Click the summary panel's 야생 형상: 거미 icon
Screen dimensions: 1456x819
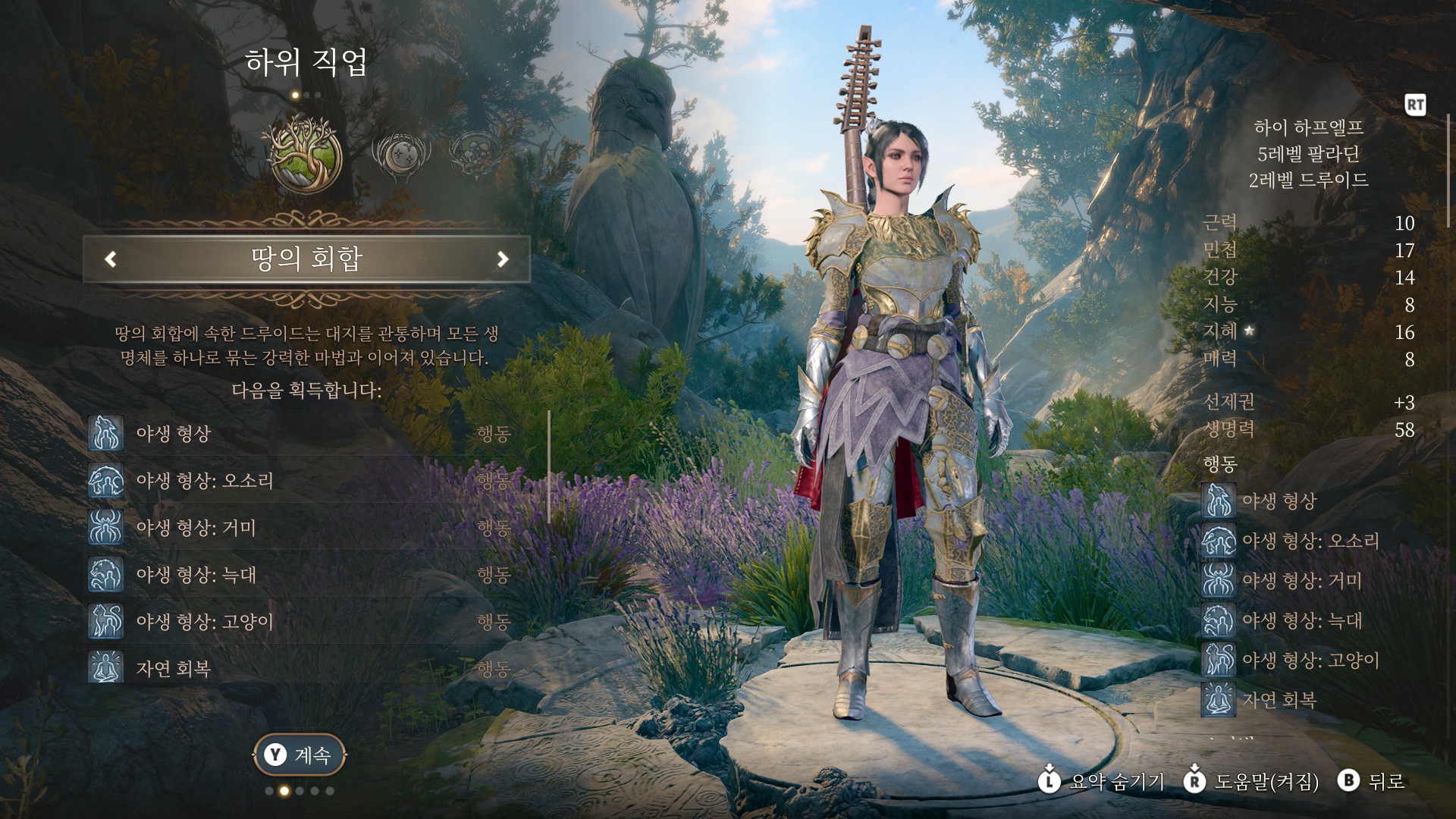pos(1219,581)
